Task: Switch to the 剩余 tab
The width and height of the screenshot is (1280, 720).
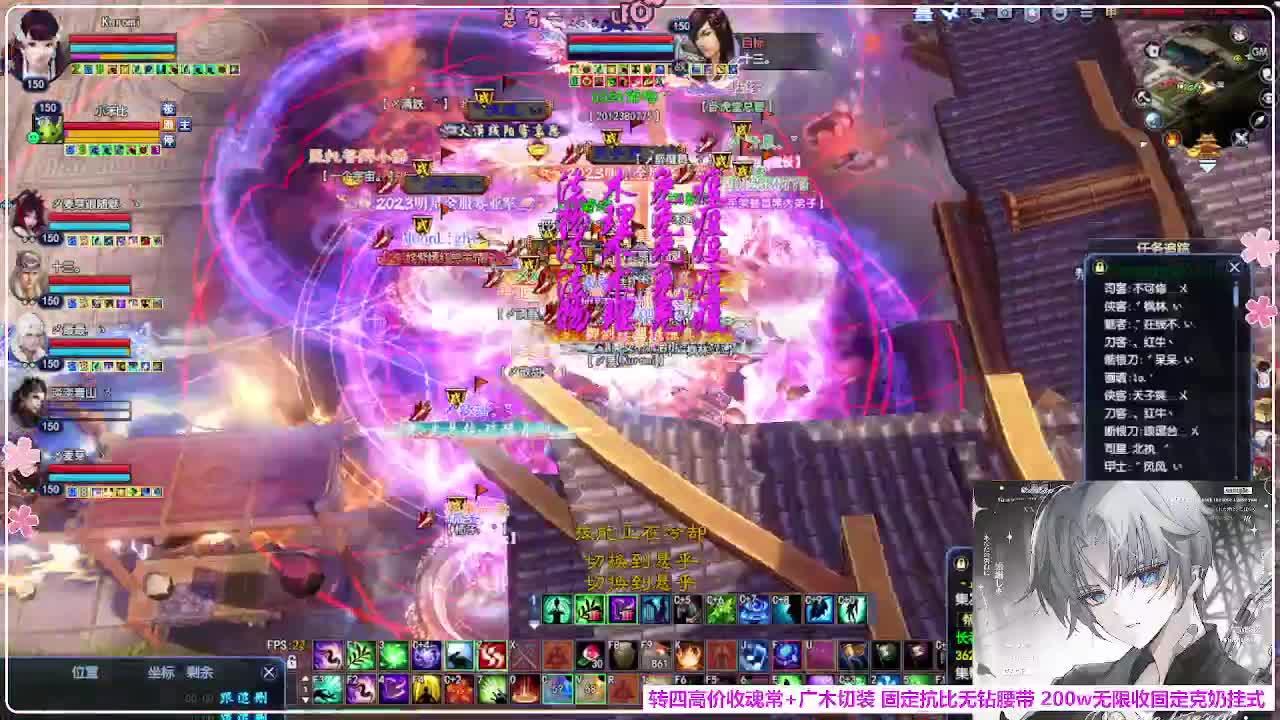Action: 199,672
